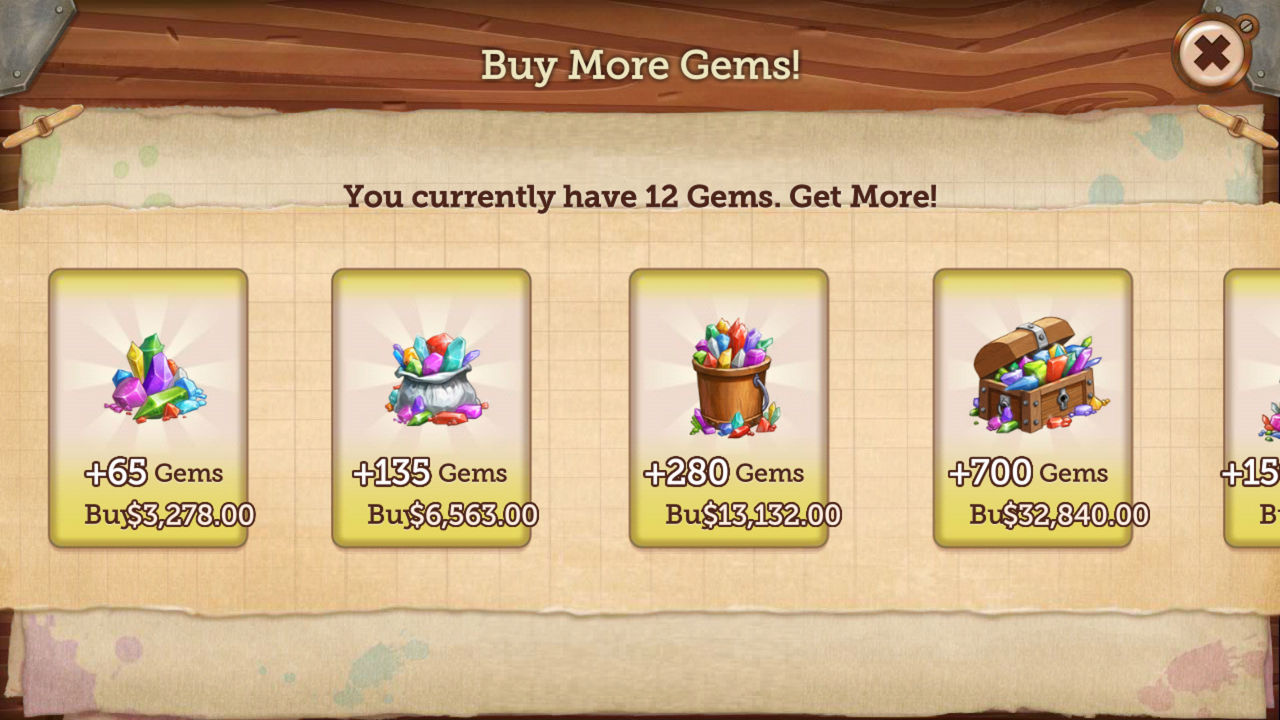Buy the 135 gems for $6,563.00
Image resolution: width=1280 pixels, height=720 pixels.
pos(450,513)
